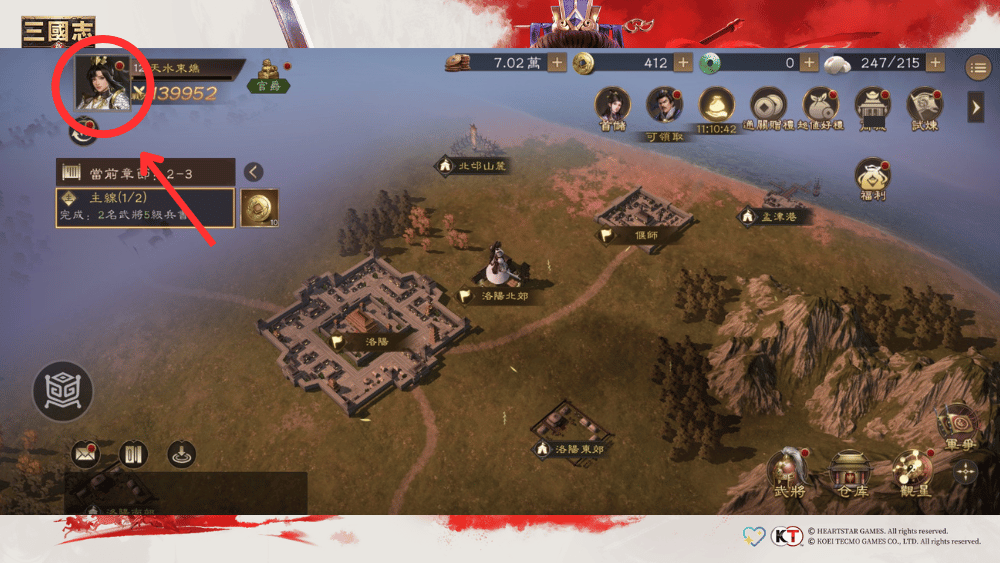
Task: Open the 倉庫 warehouse
Action: point(850,470)
